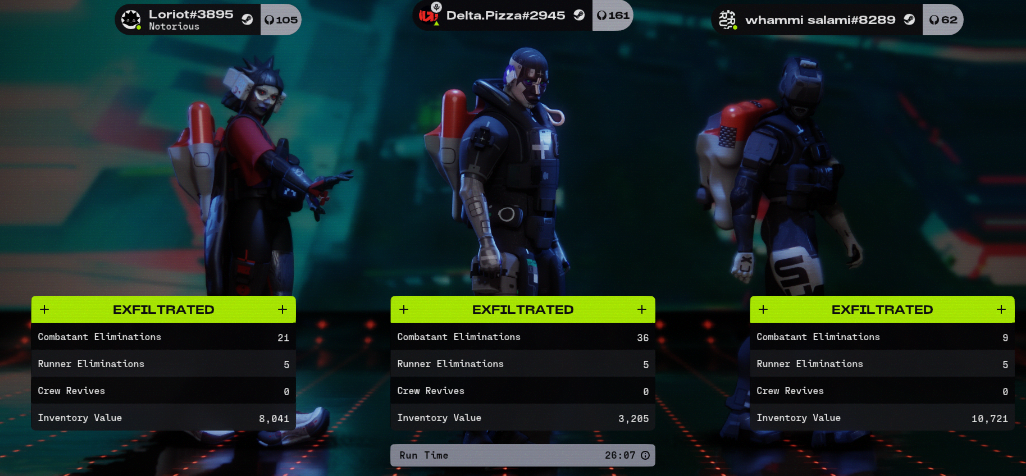Click Loriot#3895's avatar emblem
Viewport: 1026px width, 476px height.
(131, 19)
